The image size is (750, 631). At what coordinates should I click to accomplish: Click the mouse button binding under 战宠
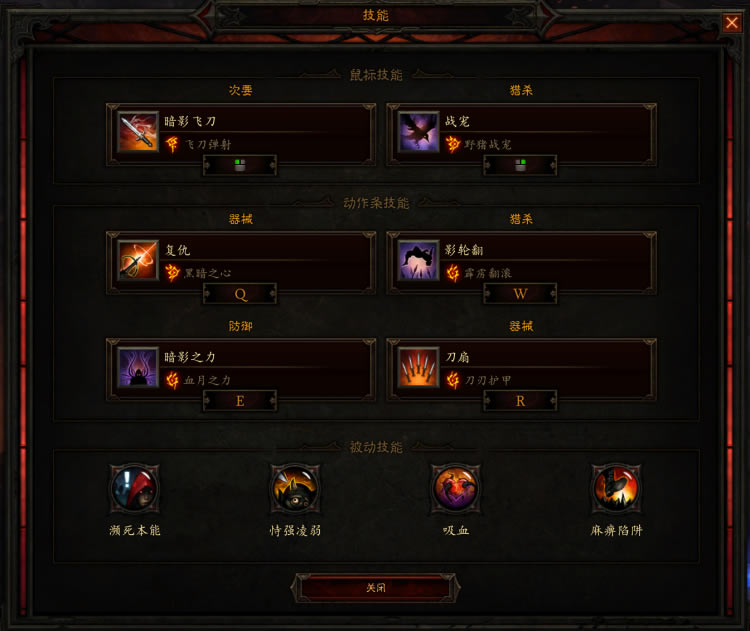point(520,165)
